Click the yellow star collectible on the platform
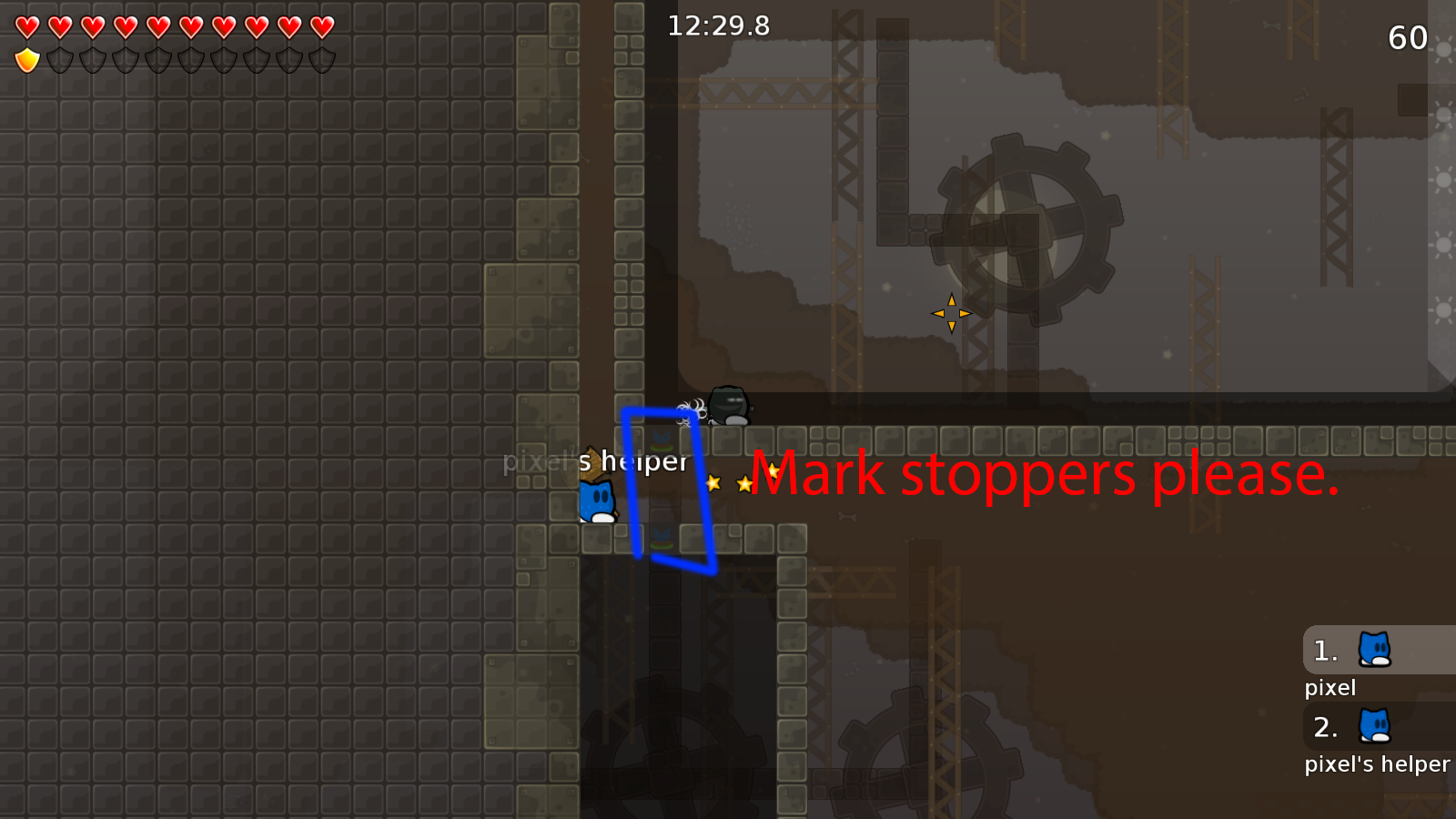1456x819 pixels. tap(714, 483)
